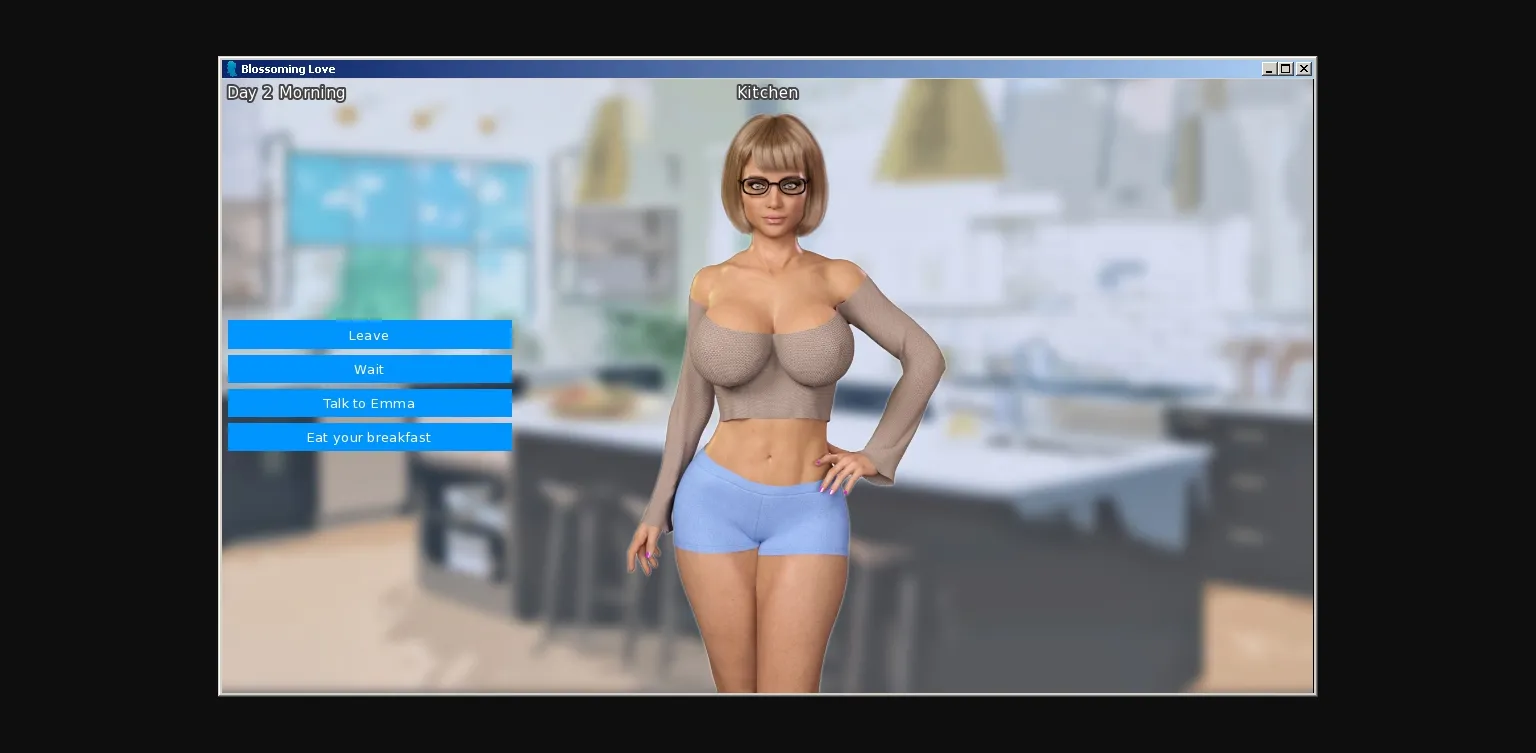The width and height of the screenshot is (1536, 753).
Task: Click the maximize window icon
Action: point(1286,68)
